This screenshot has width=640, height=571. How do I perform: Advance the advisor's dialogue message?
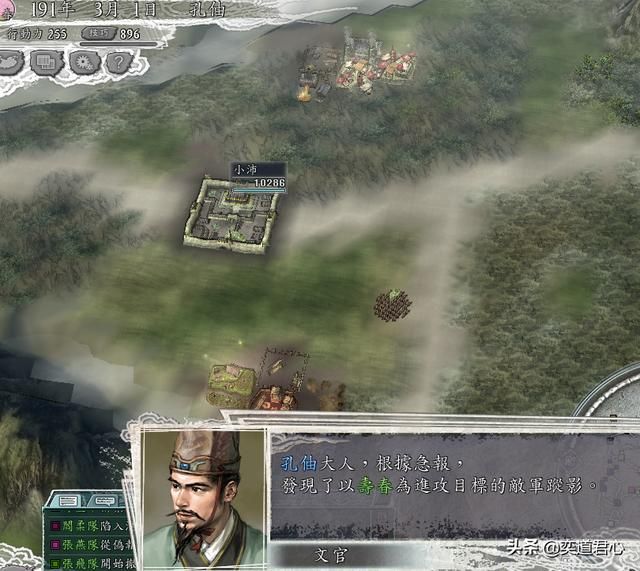pos(440,476)
